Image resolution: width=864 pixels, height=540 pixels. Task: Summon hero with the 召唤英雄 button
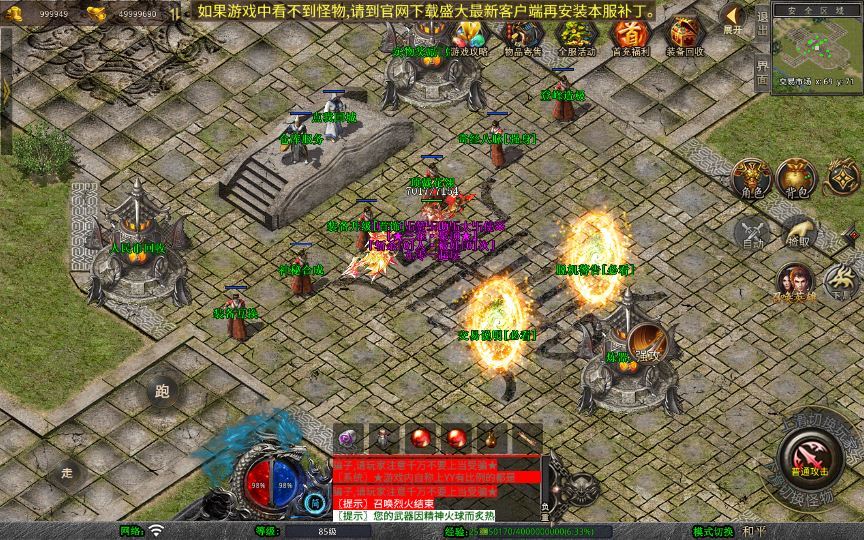[x=793, y=282]
